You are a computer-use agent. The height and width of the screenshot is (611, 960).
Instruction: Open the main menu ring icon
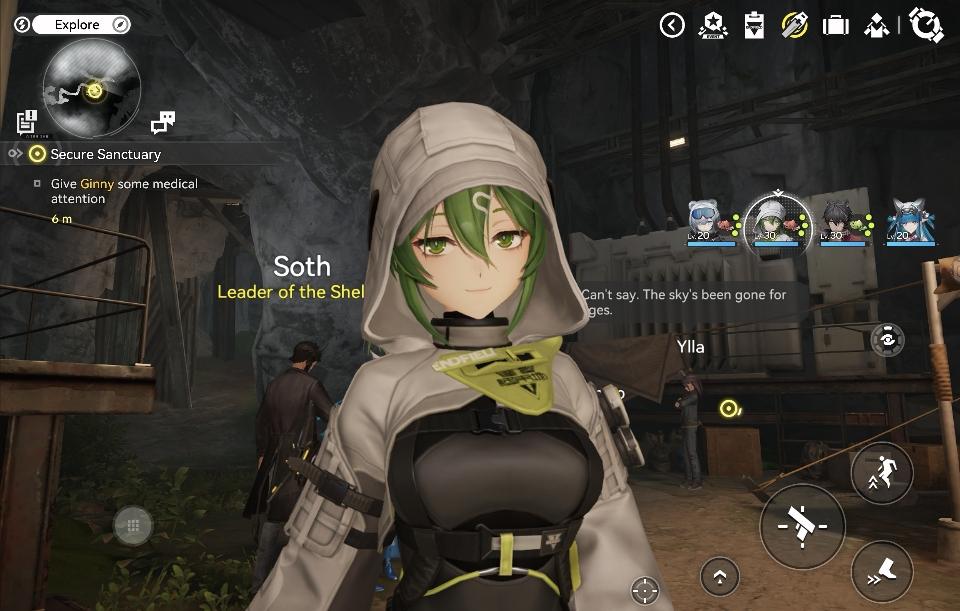[926, 25]
